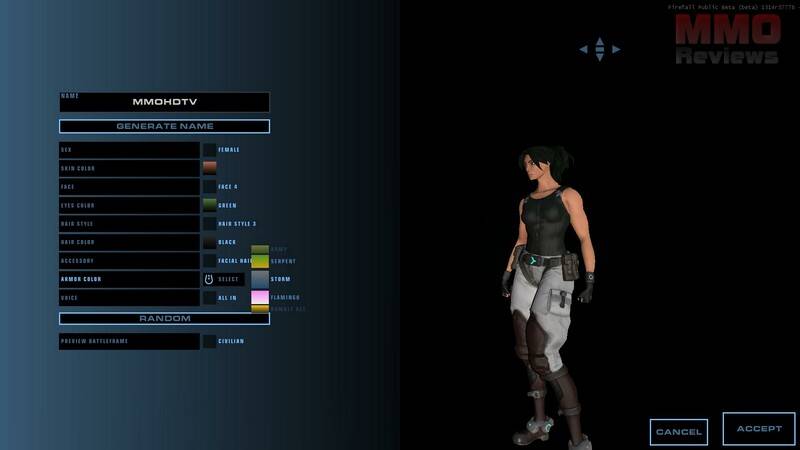The height and width of the screenshot is (450, 800).
Task: Pick the pink Flamingo armor color
Action: (260, 297)
